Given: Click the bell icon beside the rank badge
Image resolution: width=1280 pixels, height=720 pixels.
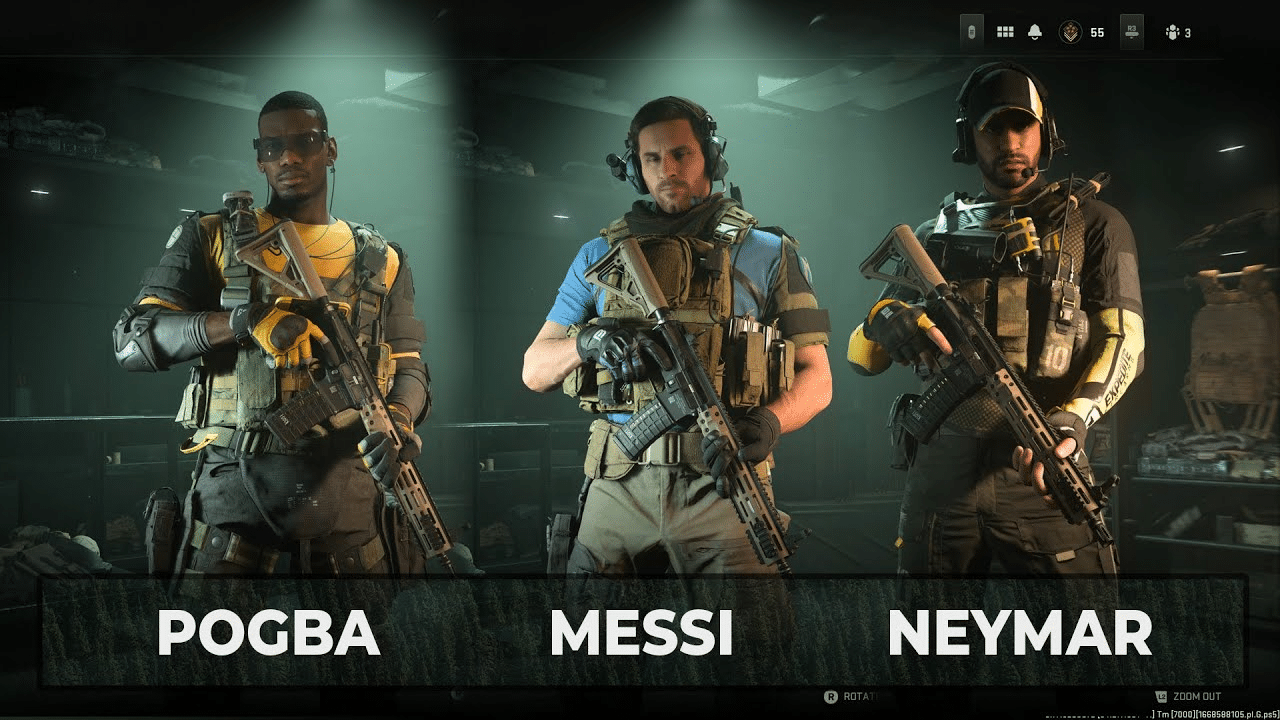Looking at the screenshot, I should click(1033, 31).
